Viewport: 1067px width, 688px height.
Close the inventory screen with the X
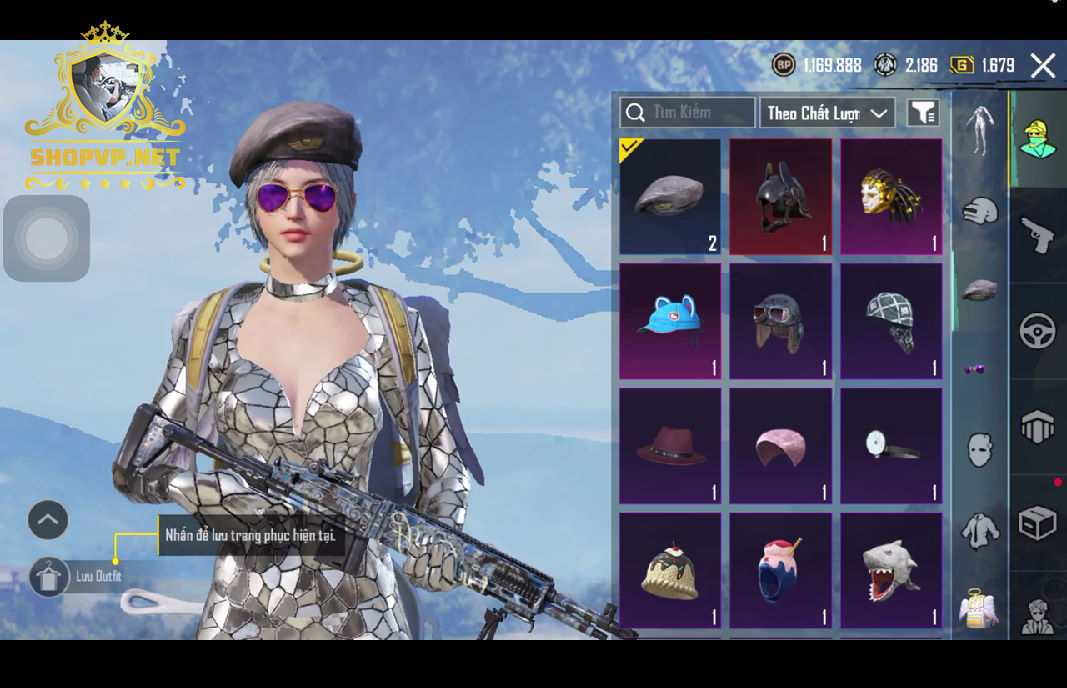pos(1042,66)
